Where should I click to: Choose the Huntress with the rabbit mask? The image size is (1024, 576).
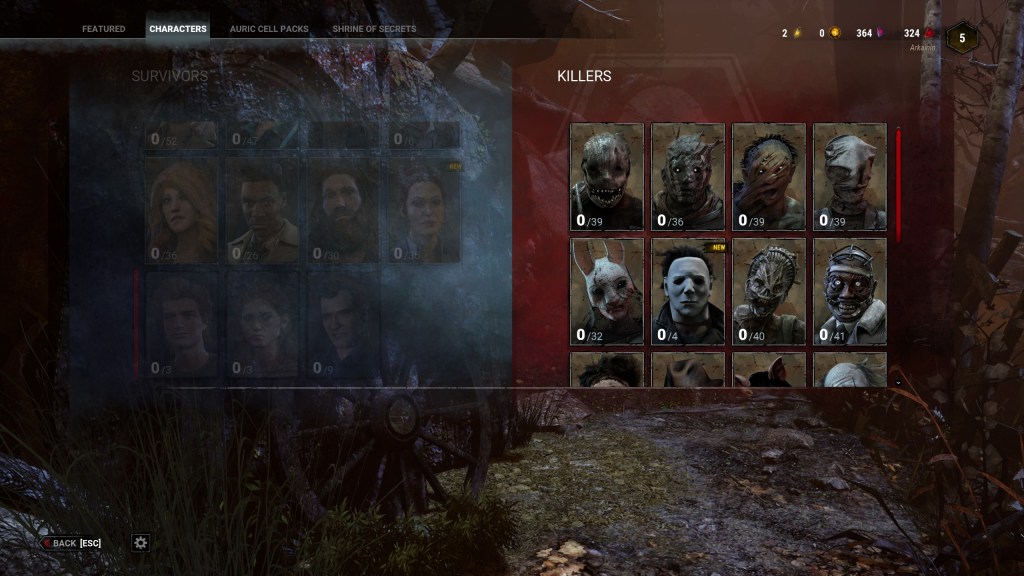point(607,292)
